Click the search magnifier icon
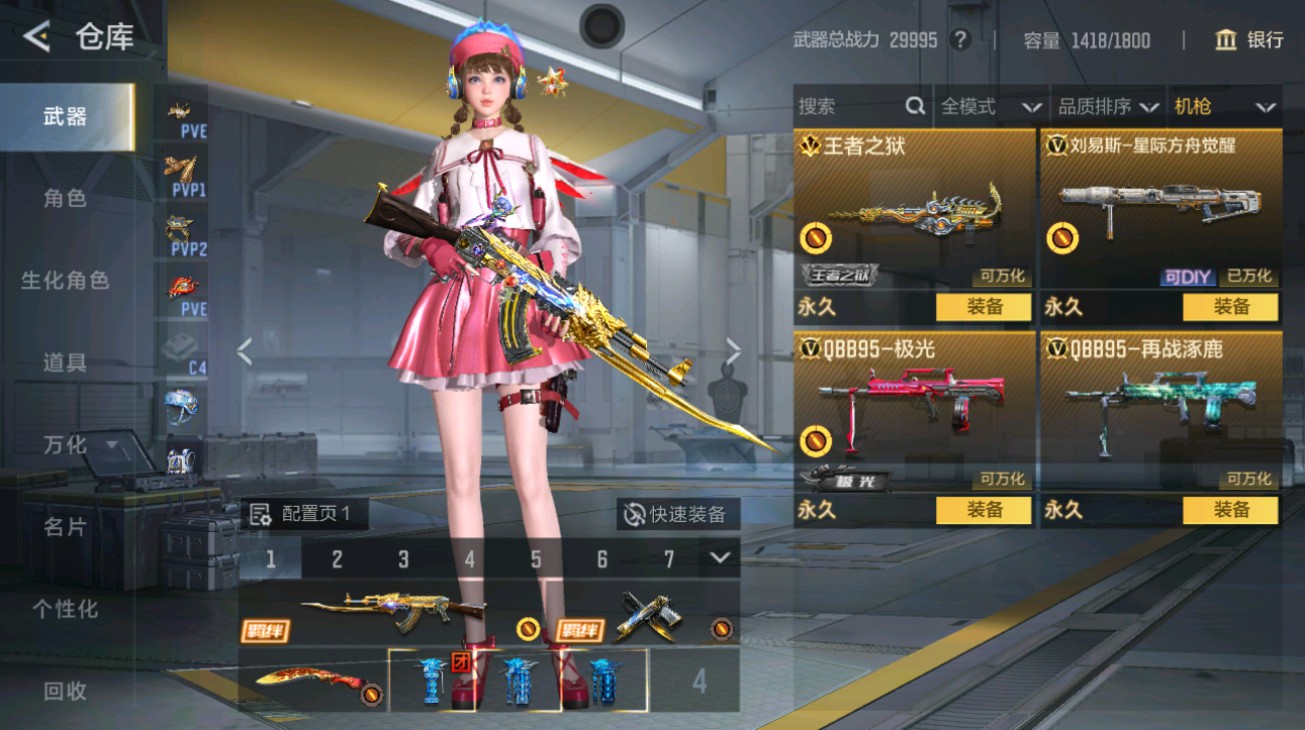 [916, 105]
